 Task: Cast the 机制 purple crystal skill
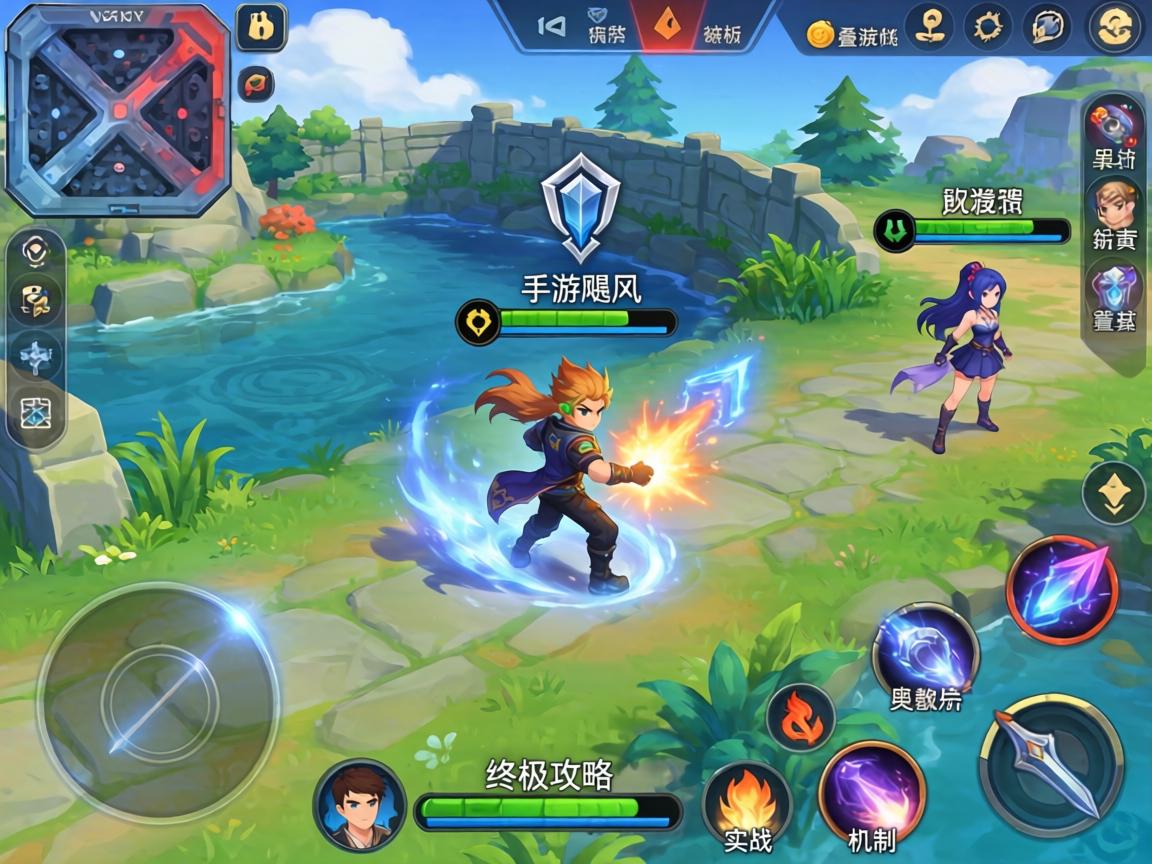click(872, 795)
